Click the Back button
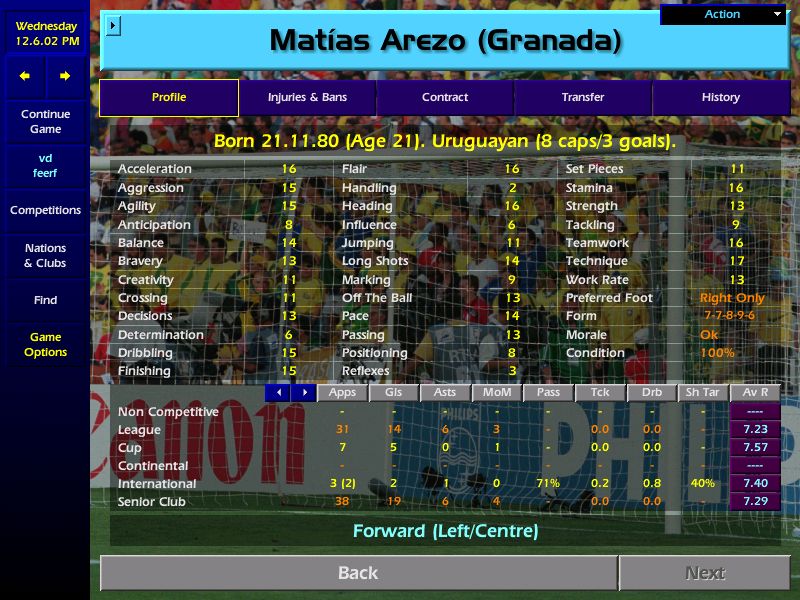800x600 pixels. click(358, 573)
